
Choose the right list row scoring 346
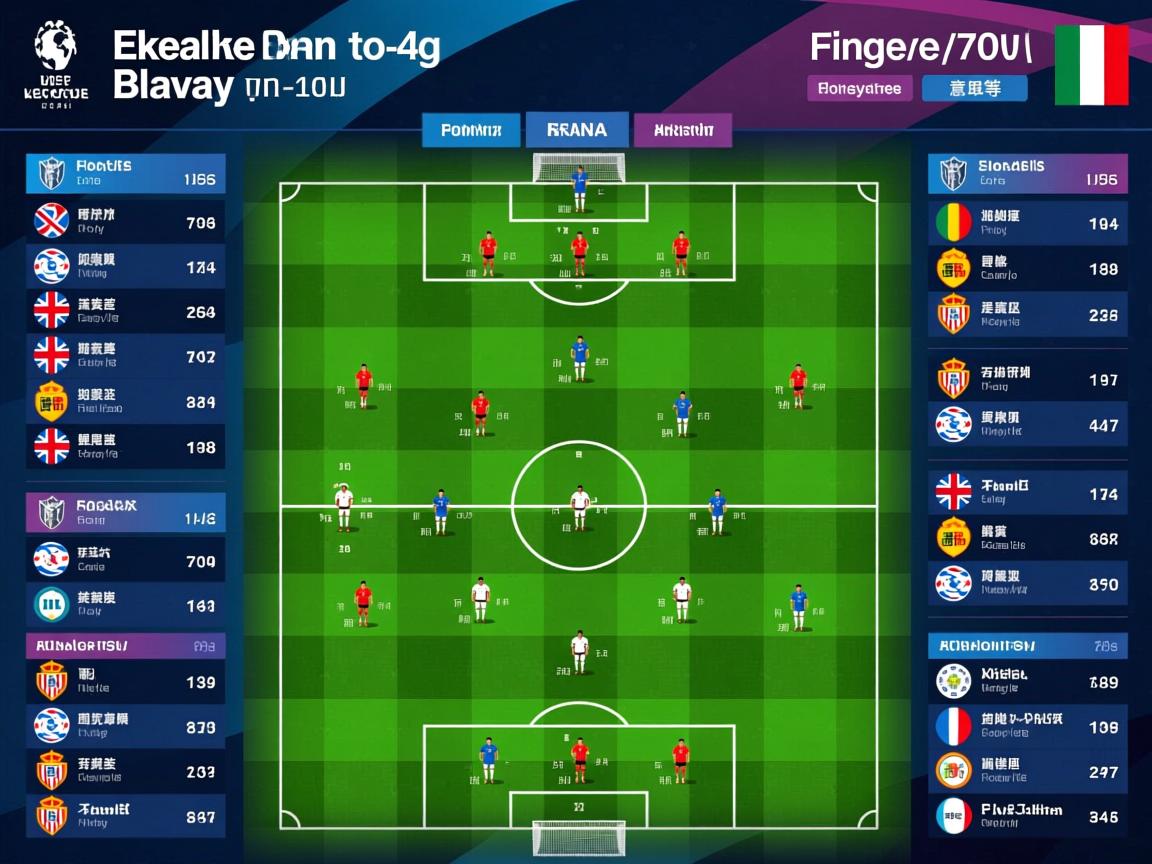click(x=1027, y=816)
